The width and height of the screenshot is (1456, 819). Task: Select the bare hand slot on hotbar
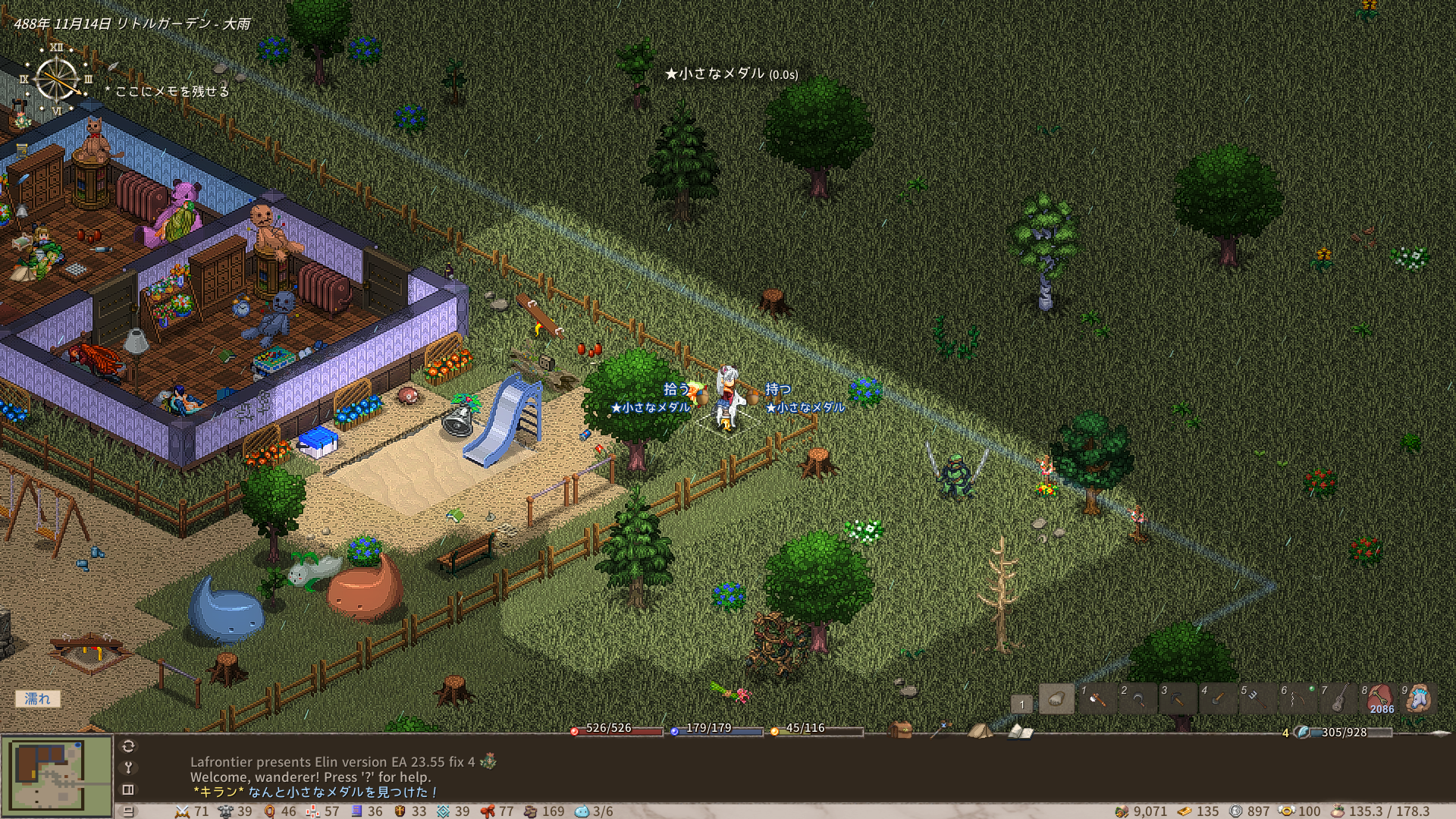click(x=1056, y=699)
